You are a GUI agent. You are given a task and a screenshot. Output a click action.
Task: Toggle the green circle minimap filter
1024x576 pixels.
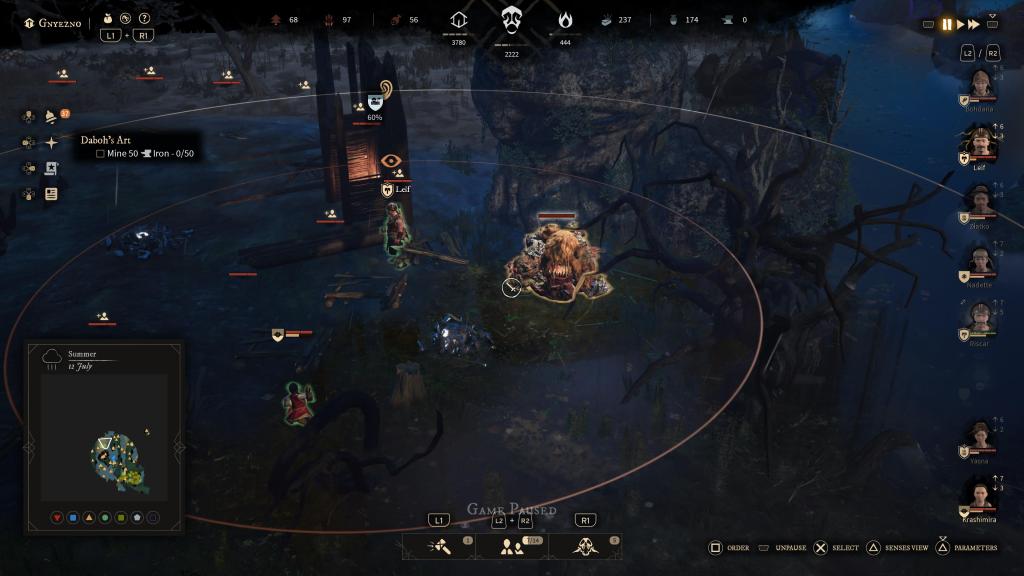[x=105, y=518]
